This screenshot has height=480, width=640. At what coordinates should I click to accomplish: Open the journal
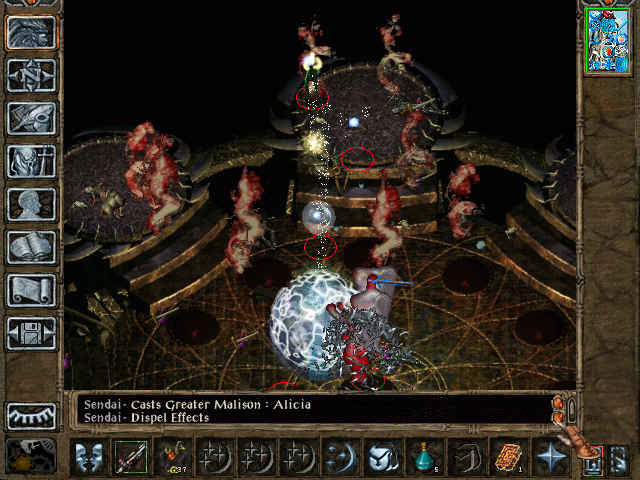pyautogui.click(x=31, y=118)
